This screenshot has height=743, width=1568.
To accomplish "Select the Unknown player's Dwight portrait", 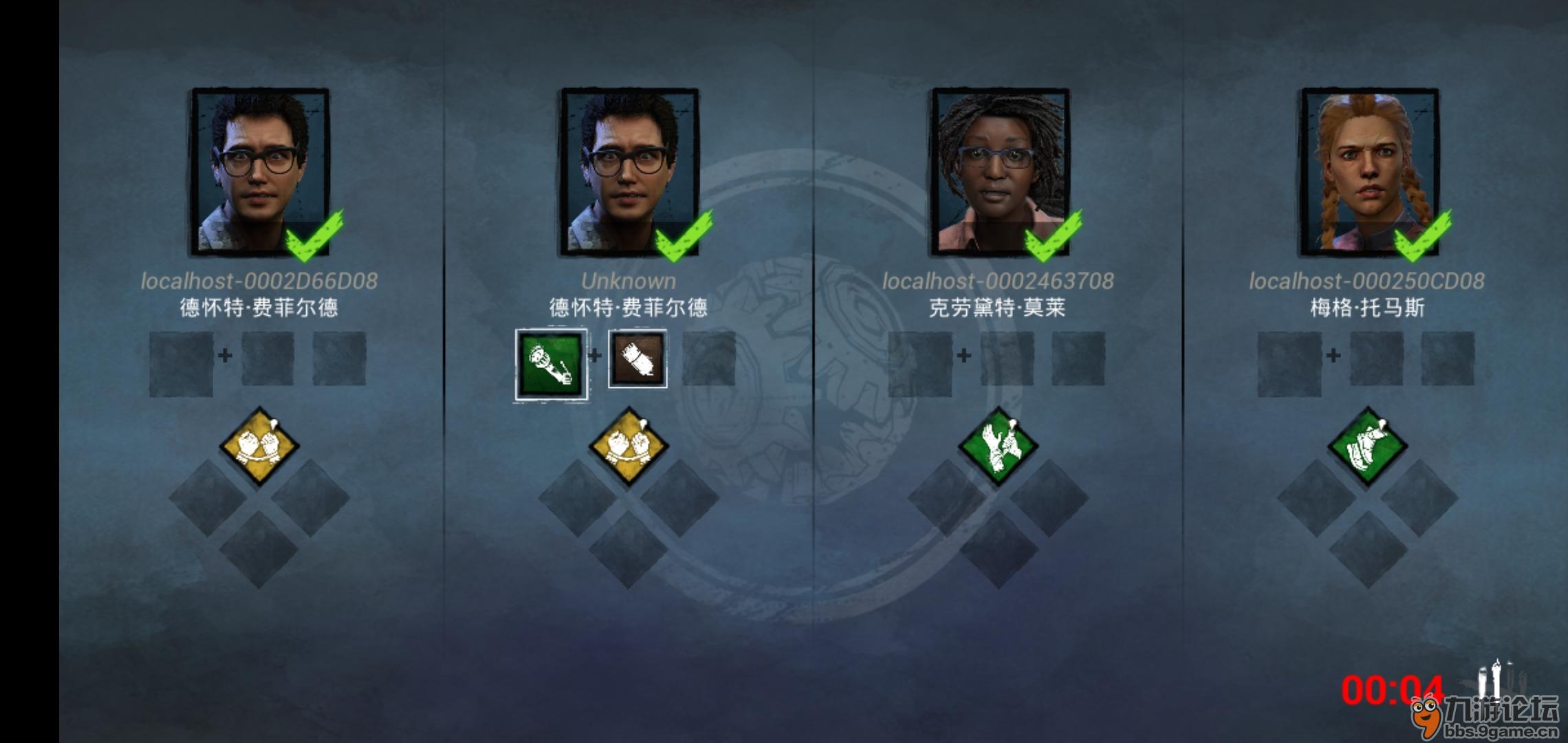I will 630,172.
